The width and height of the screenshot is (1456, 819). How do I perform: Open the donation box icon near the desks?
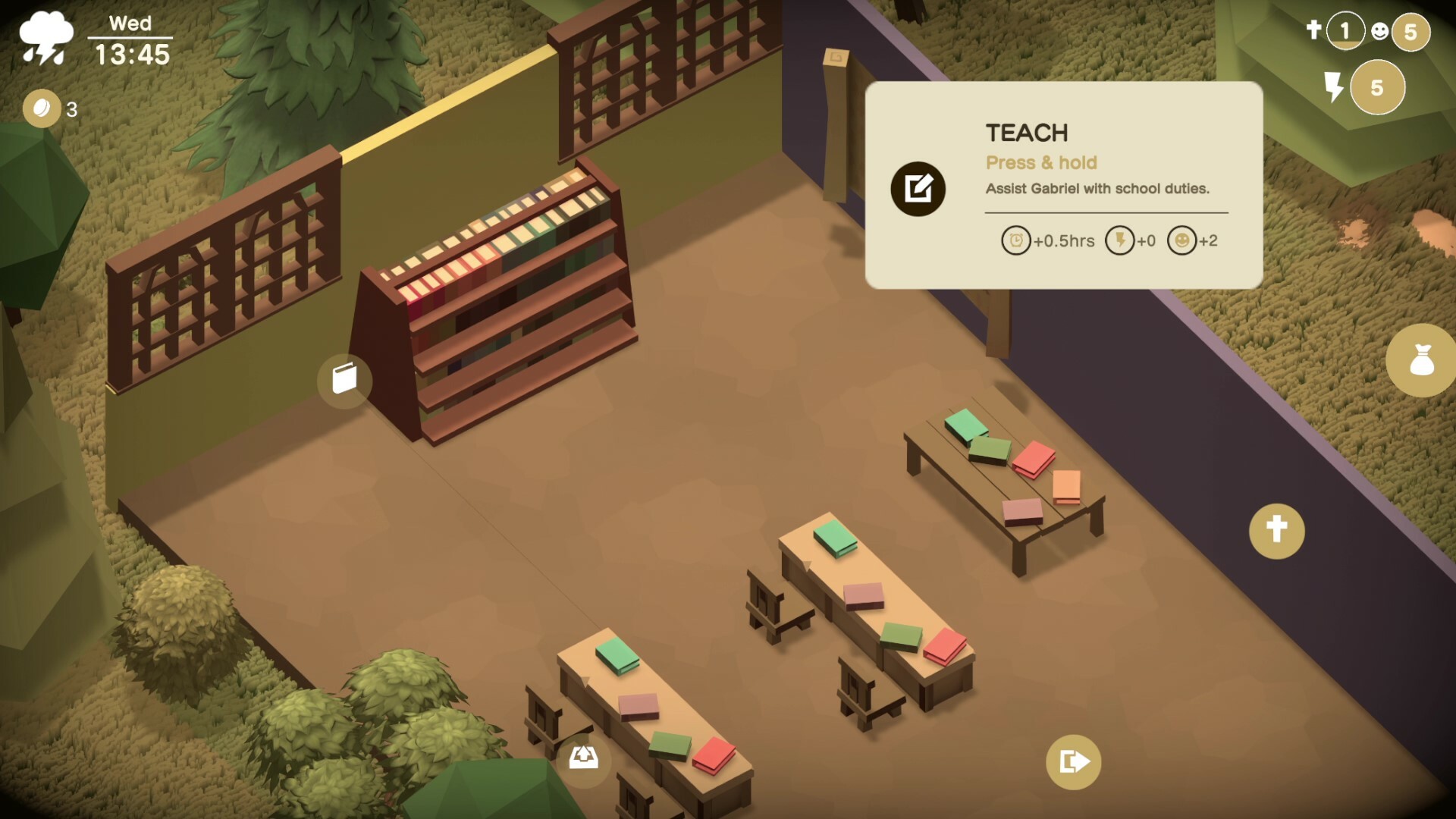[583, 758]
